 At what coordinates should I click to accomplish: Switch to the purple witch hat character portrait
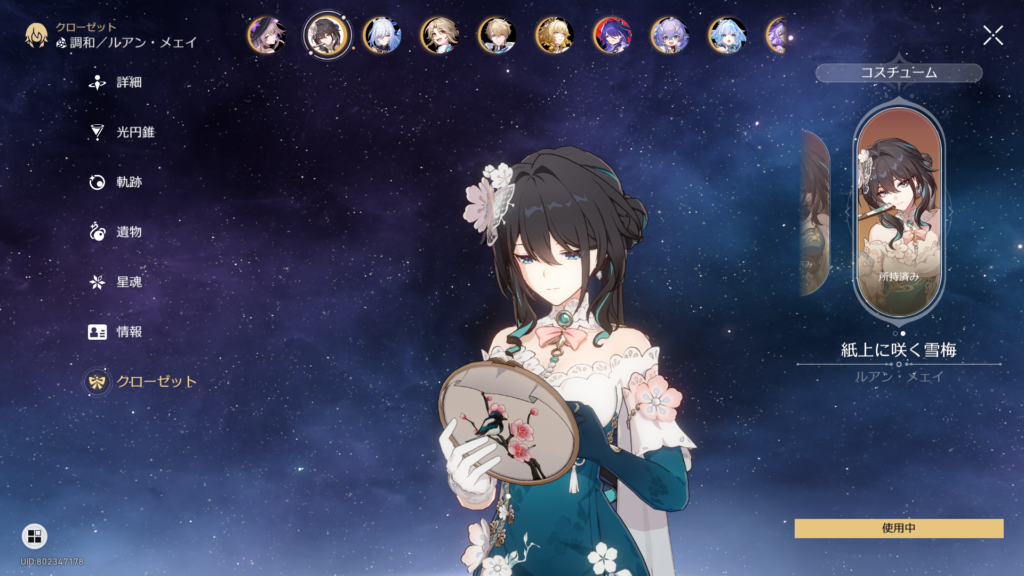266,36
